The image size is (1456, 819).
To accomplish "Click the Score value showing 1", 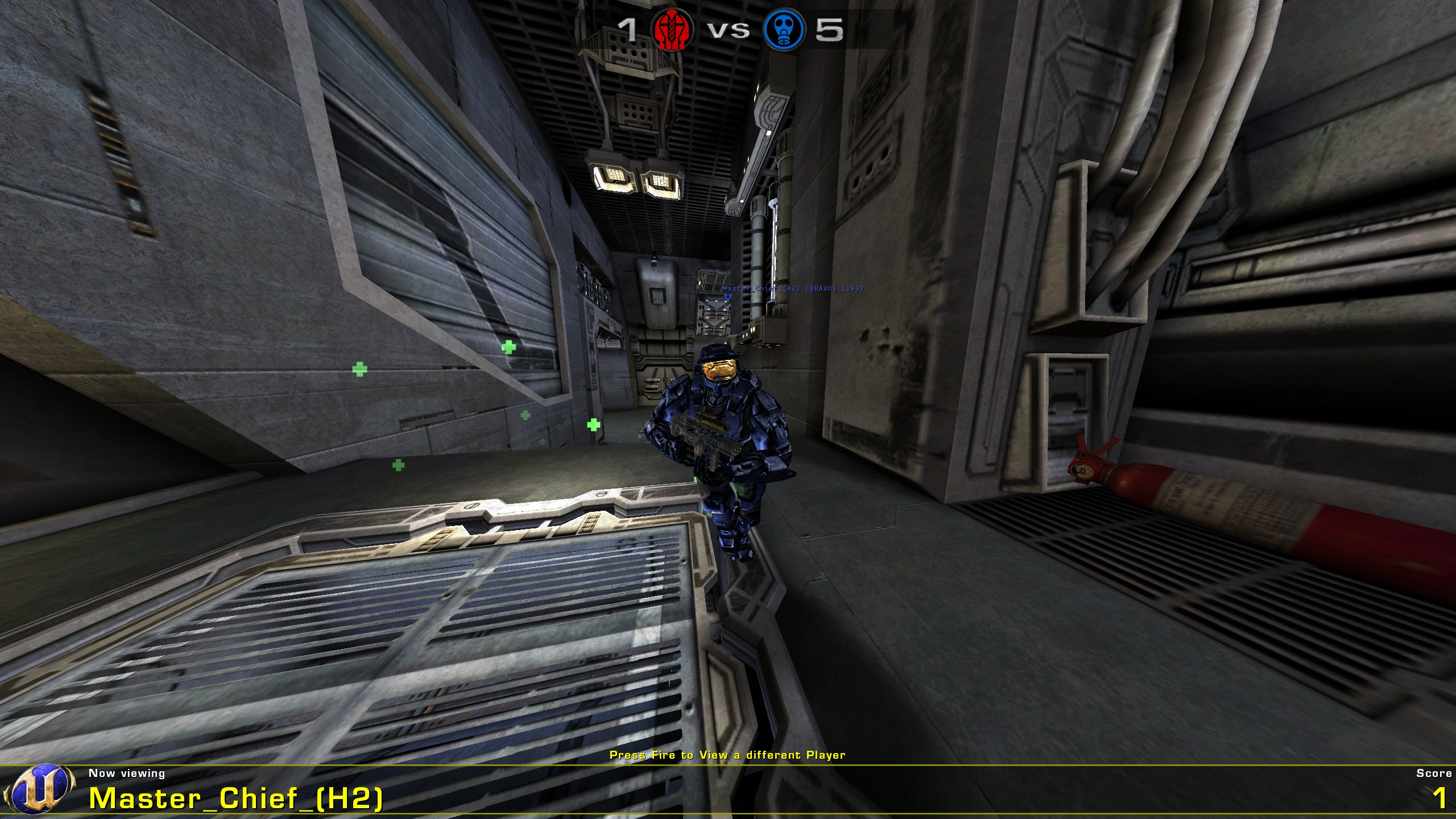I will pyautogui.click(x=1441, y=797).
